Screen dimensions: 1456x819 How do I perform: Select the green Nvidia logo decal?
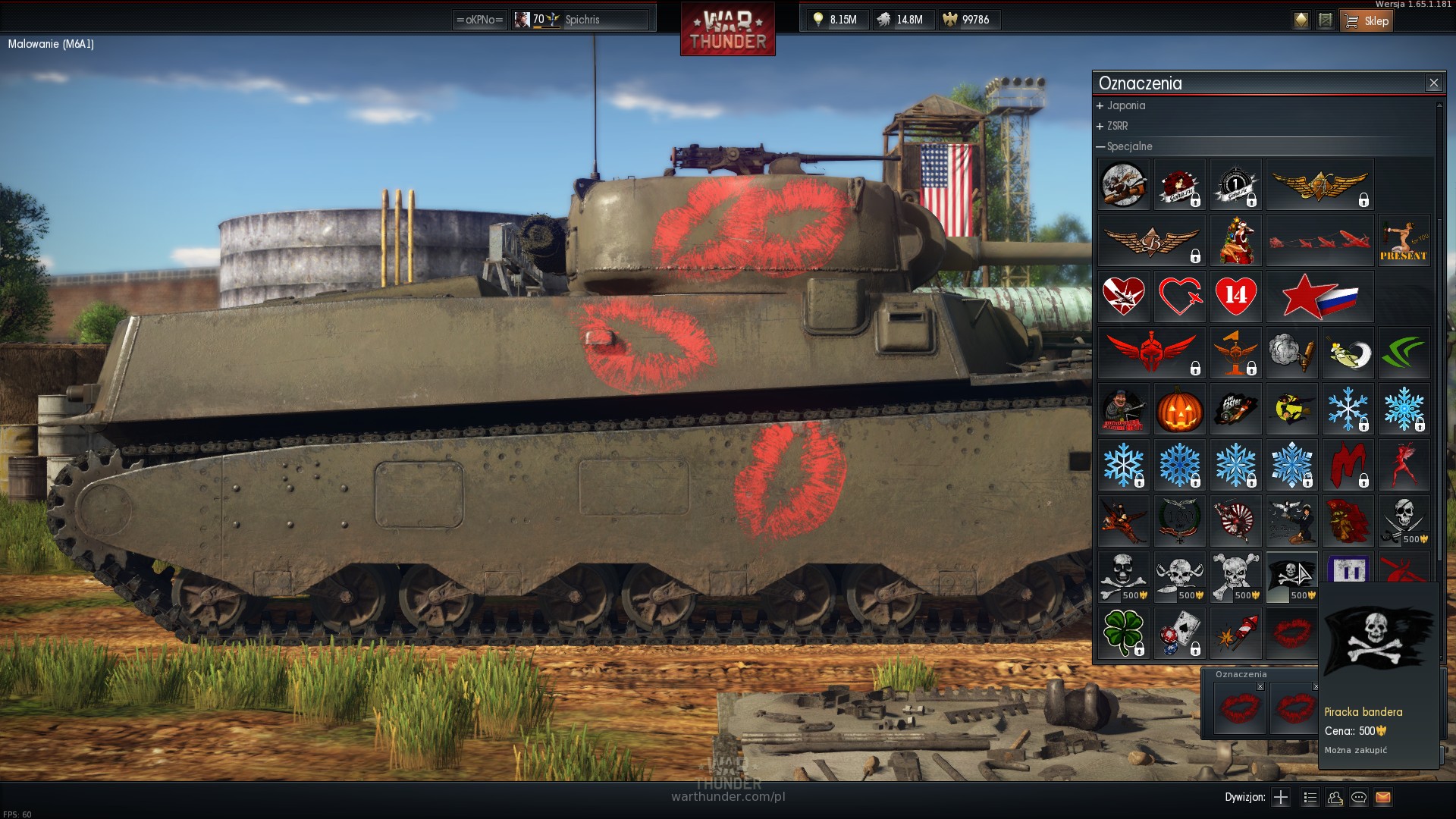[1404, 353]
